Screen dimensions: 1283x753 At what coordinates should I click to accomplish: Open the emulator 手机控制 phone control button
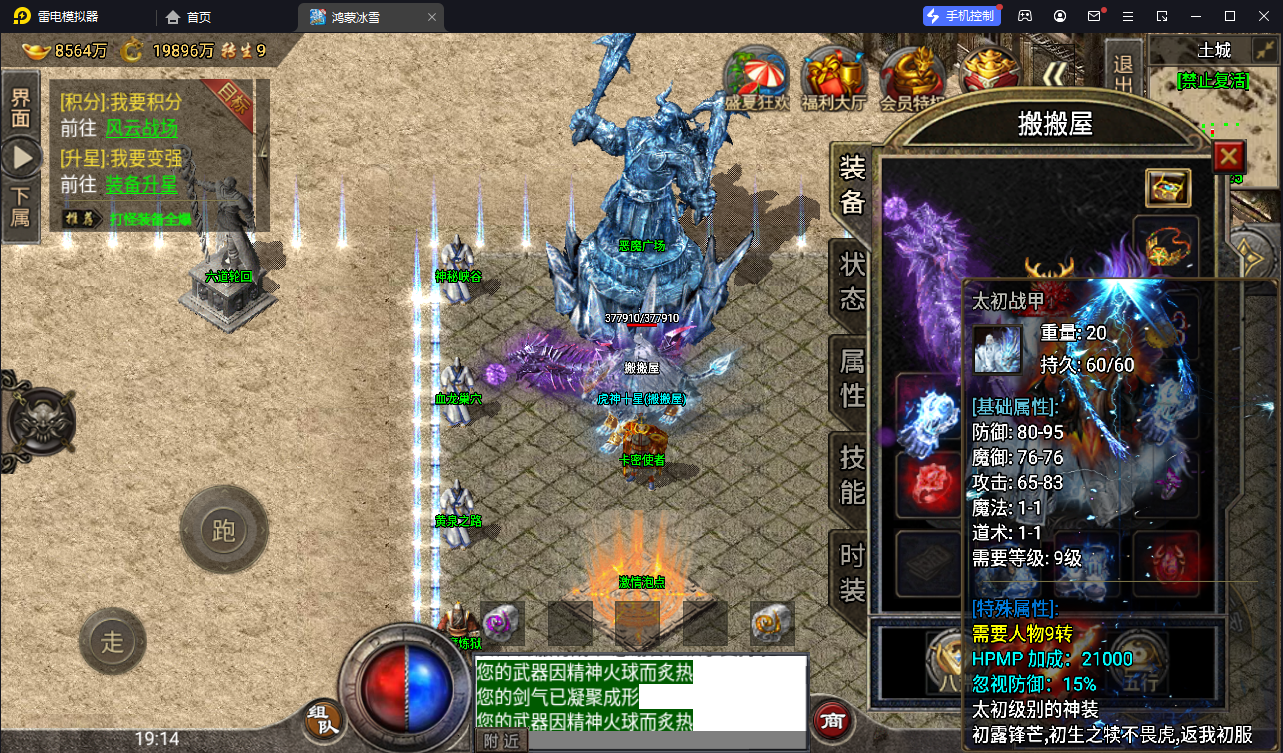[960, 16]
